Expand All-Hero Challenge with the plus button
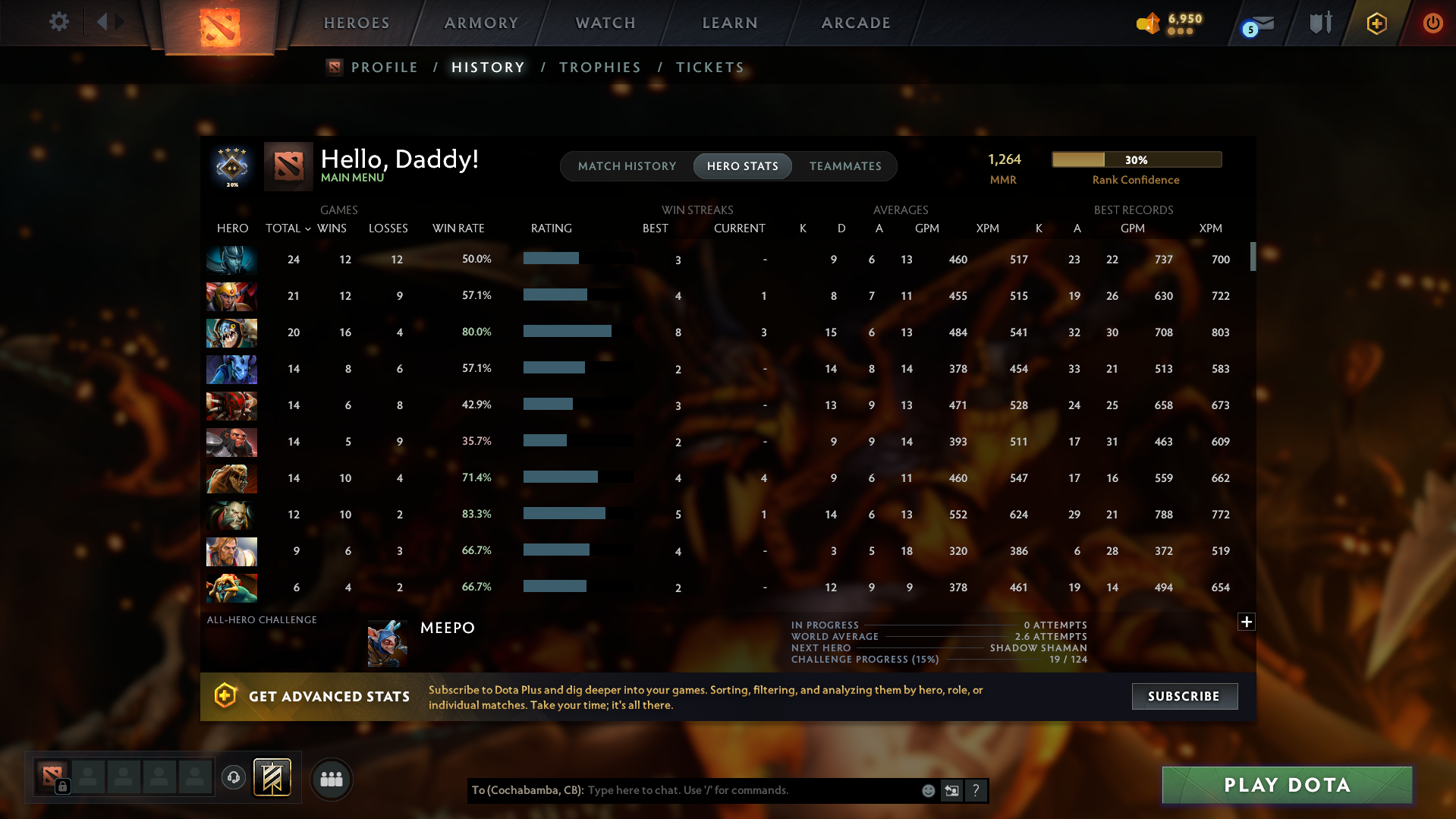The image size is (1456, 819). [x=1247, y=622]
